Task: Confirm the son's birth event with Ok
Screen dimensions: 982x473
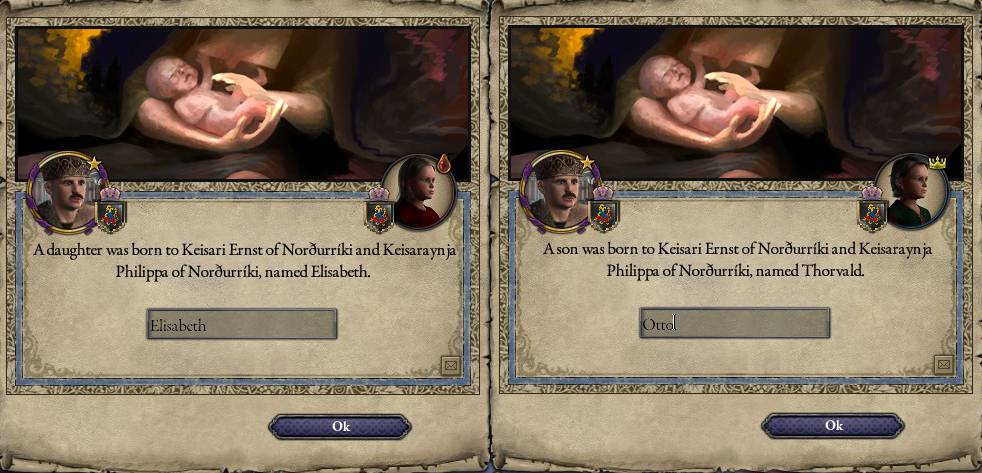Action: pos(833,427)
